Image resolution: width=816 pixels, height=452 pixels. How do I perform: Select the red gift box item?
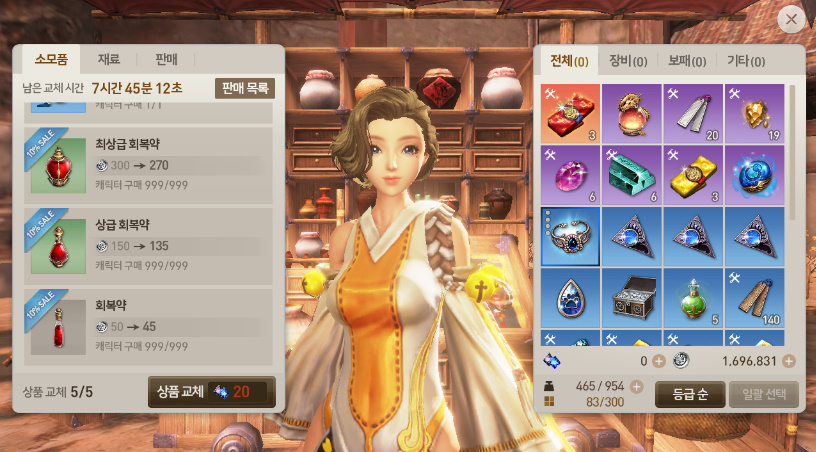point(570,112)
